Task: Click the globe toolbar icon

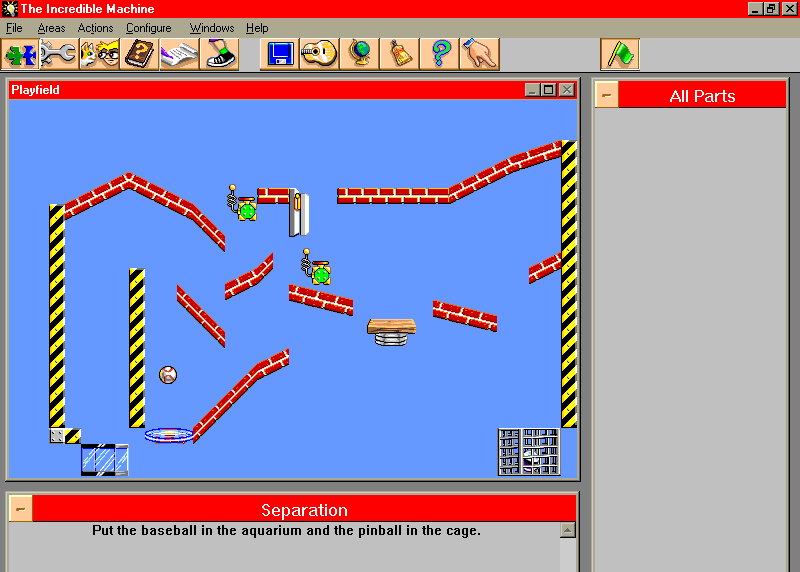Action: pyautogui.click(x=359, y=54)
